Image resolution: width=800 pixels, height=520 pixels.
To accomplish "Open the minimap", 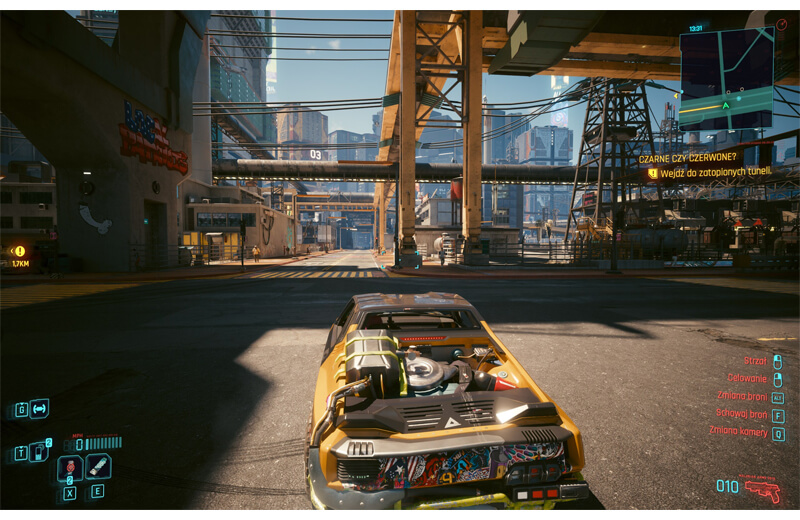I will pyautogui.click(x=726, y=78).
